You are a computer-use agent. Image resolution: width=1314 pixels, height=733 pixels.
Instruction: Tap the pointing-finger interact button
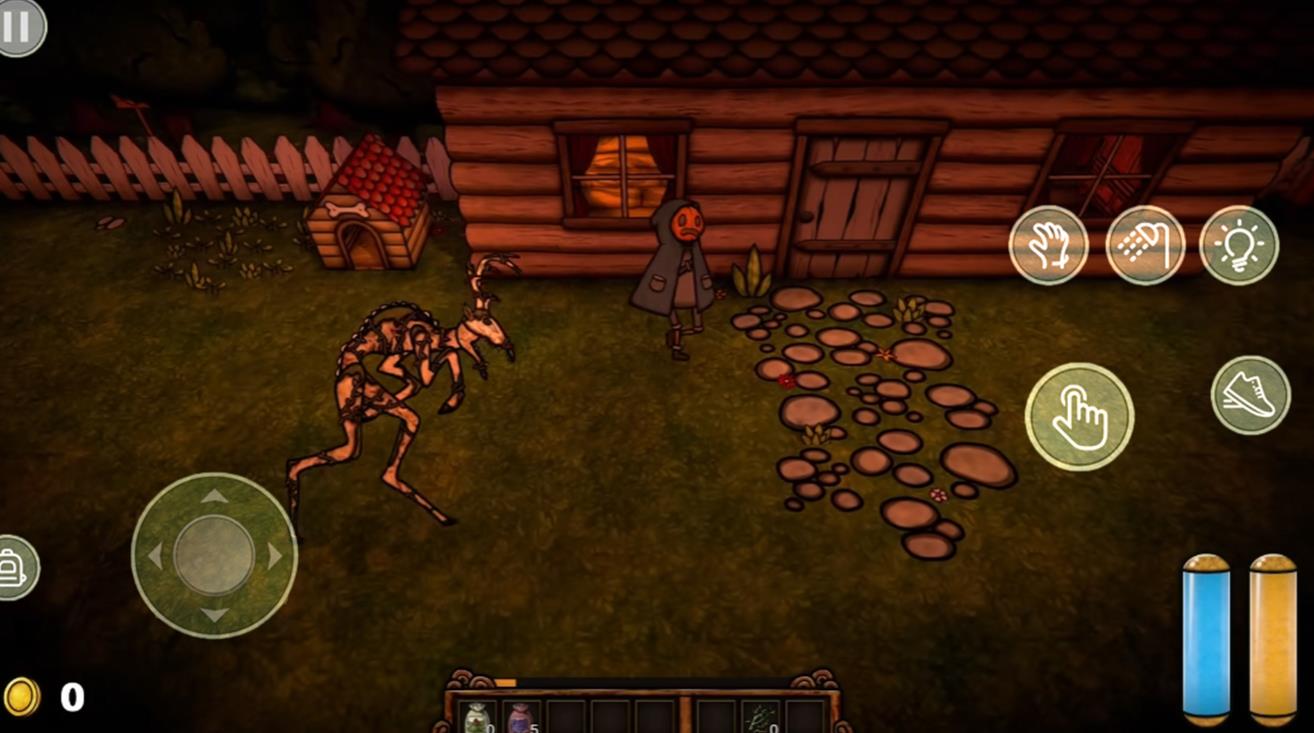[1079, 416]
